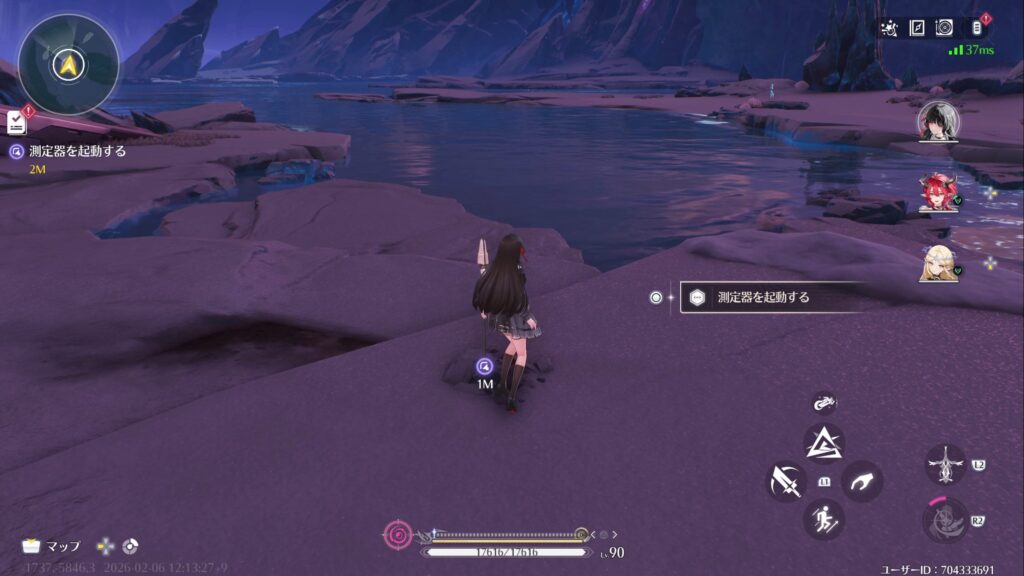Switch to the blonde party character portrait

[938, 263]
